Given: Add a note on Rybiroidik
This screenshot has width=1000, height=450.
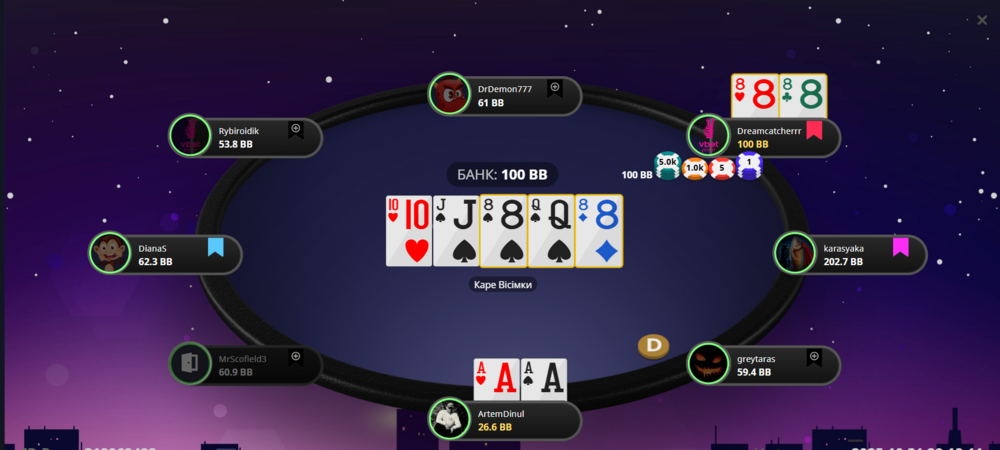Looking at the screenshot, I should pyautogui.click(x=296, y=129).
